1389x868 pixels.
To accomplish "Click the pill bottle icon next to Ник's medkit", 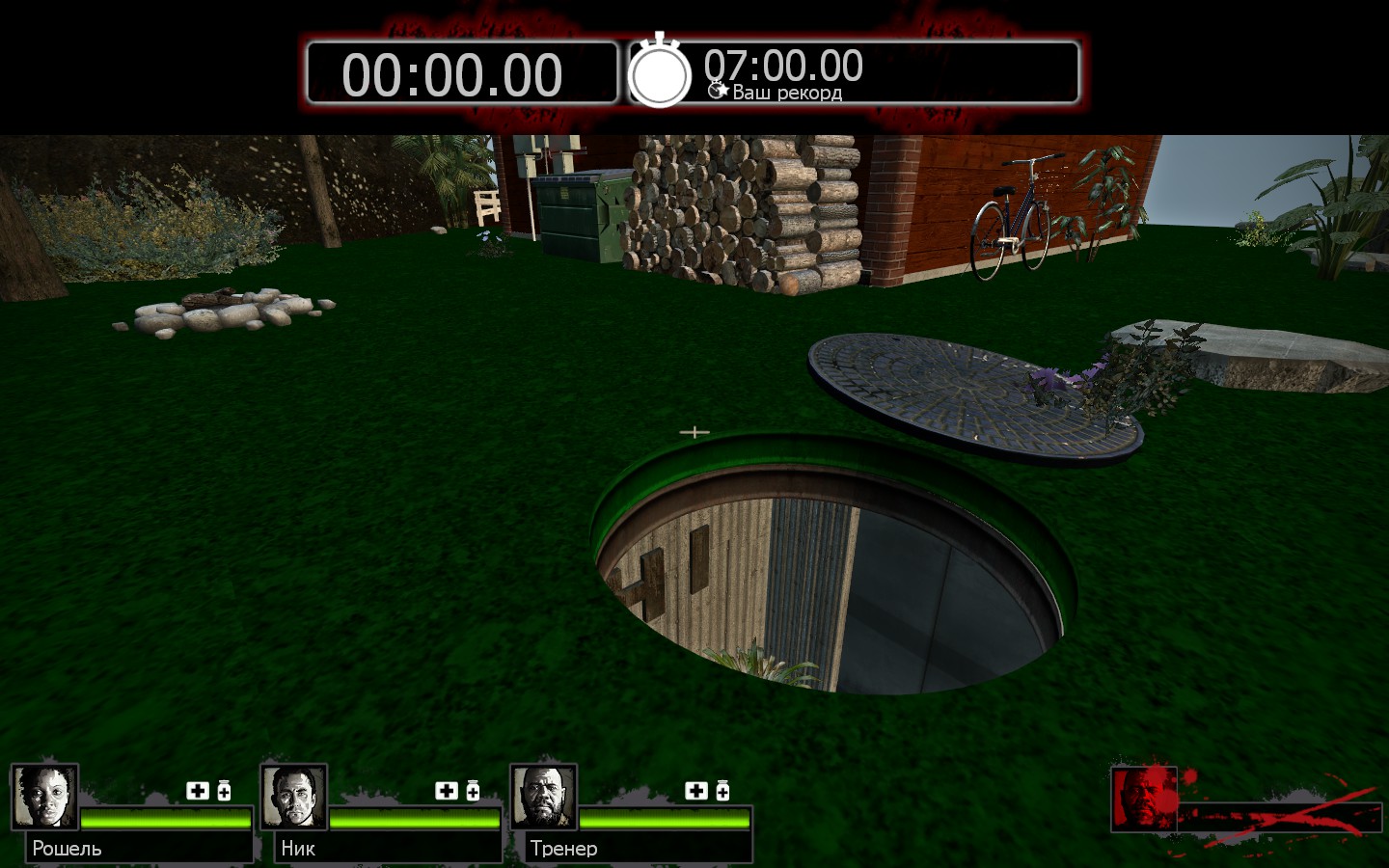I will [x=473, y=791].
